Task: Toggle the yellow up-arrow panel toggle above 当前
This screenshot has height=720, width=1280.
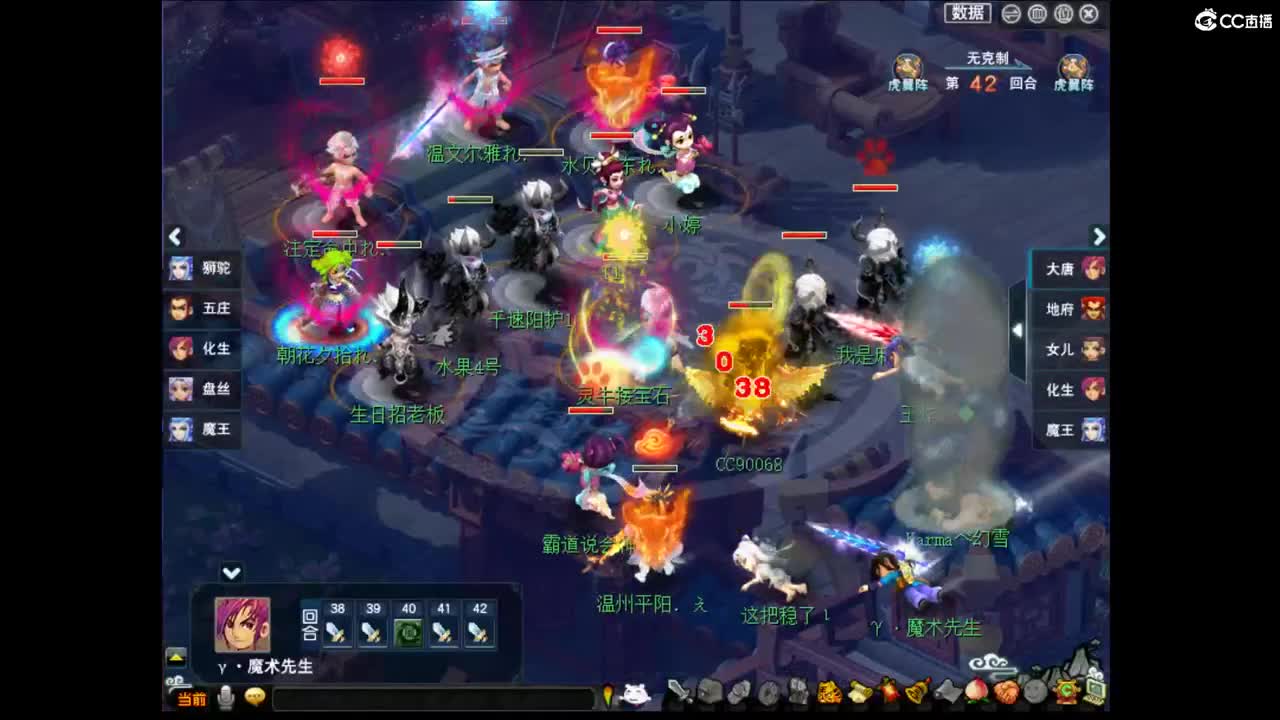Action: click(x=176, y=657)
